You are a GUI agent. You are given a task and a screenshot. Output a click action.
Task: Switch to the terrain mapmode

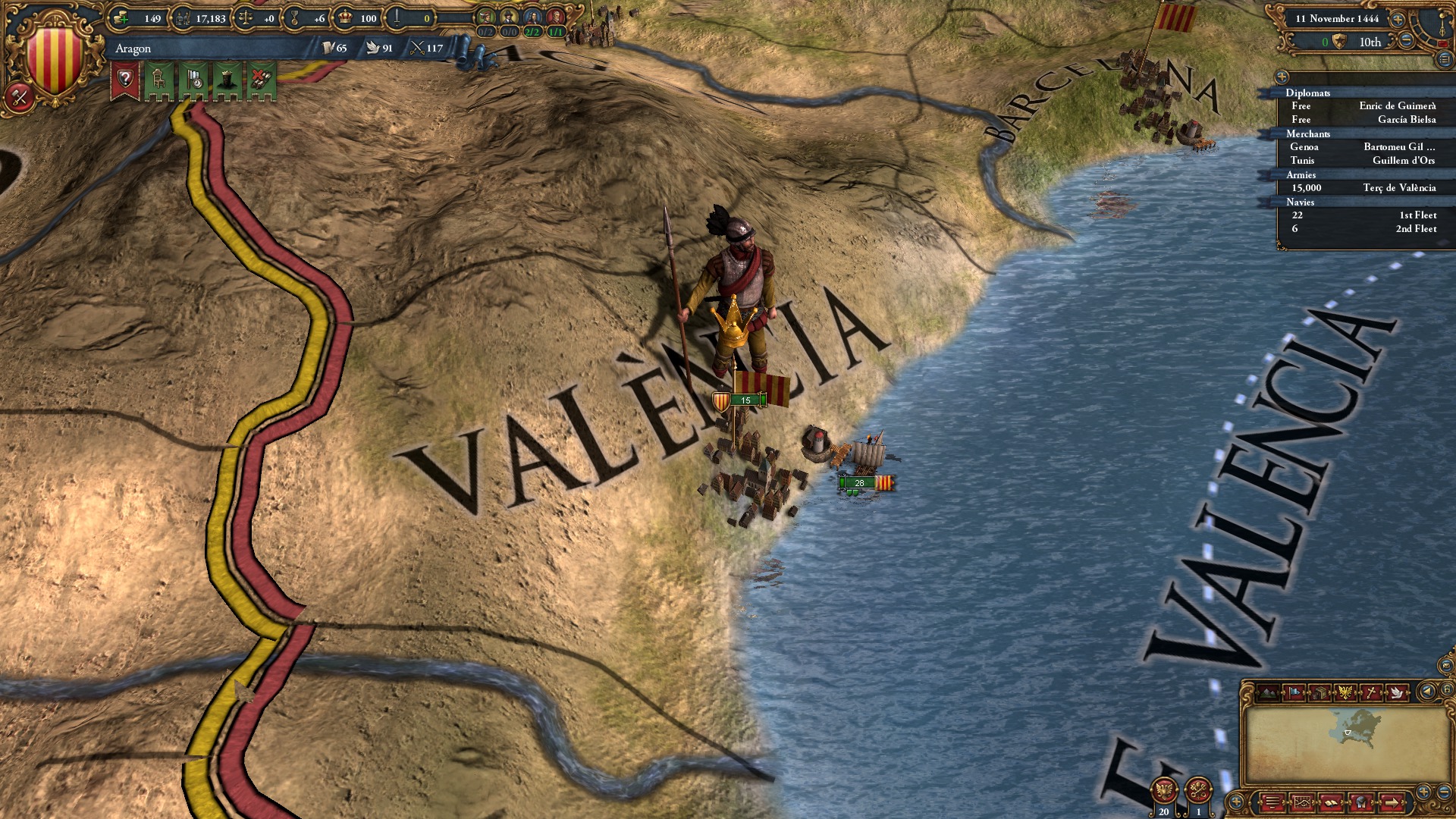click(1268, 692)
